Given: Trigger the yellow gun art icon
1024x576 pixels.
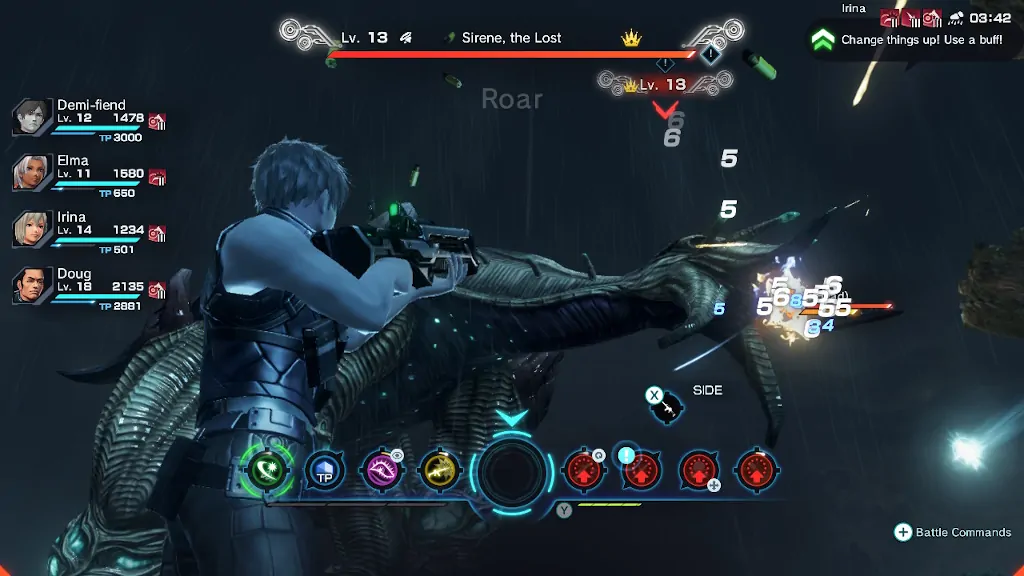Looking at the screenshot, I should coord(439,469).
